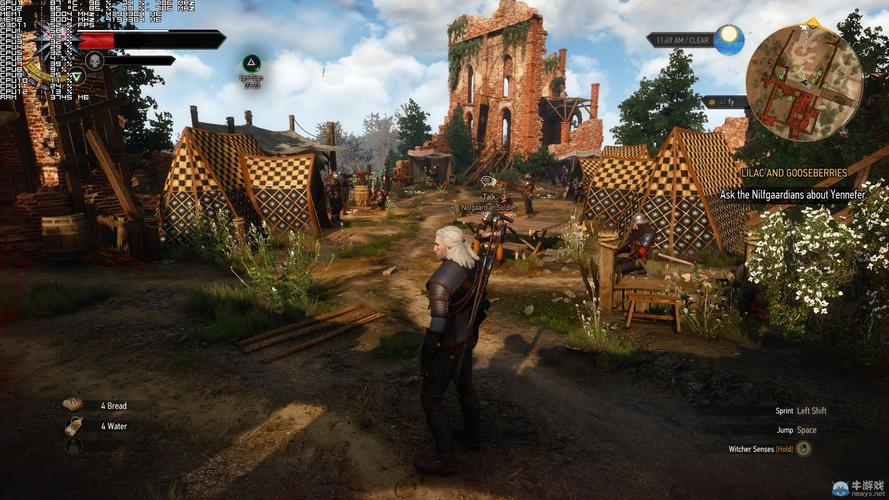Click the skull toxicity icon
This screenshot has width=889, height=500.
click(x=95, y=61)
